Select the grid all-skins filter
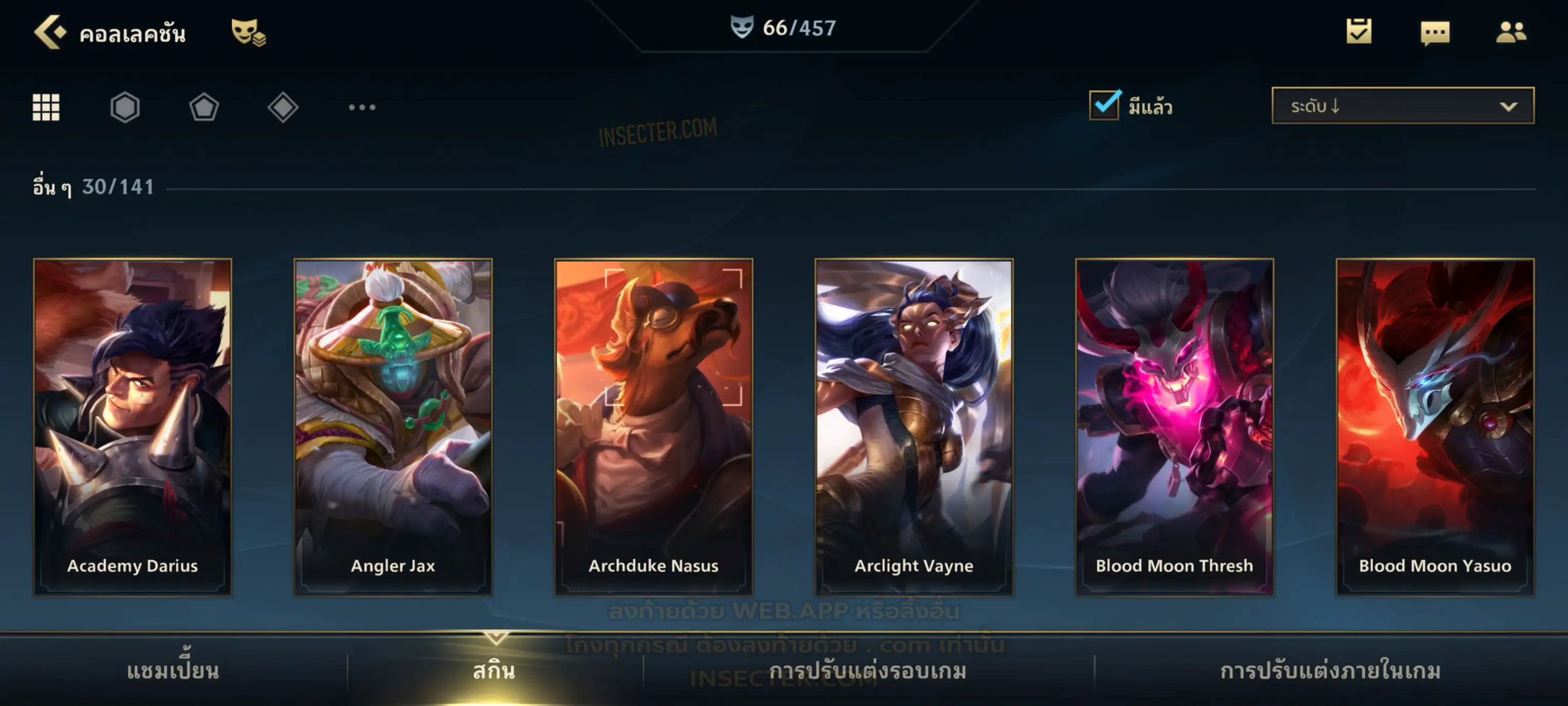This screenshot has height=706, width=1568. (46, 108)
